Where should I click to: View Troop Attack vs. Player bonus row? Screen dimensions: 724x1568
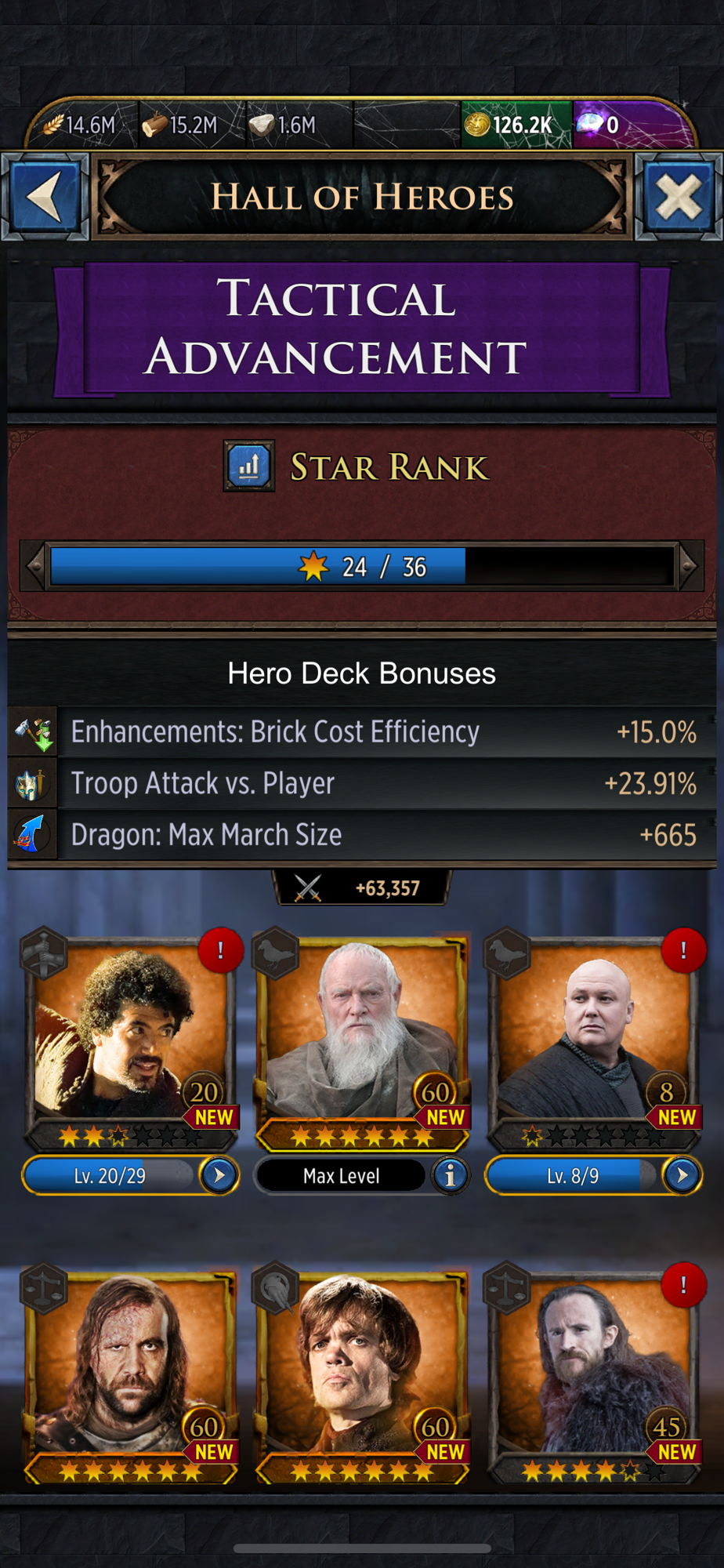[362, 783]
